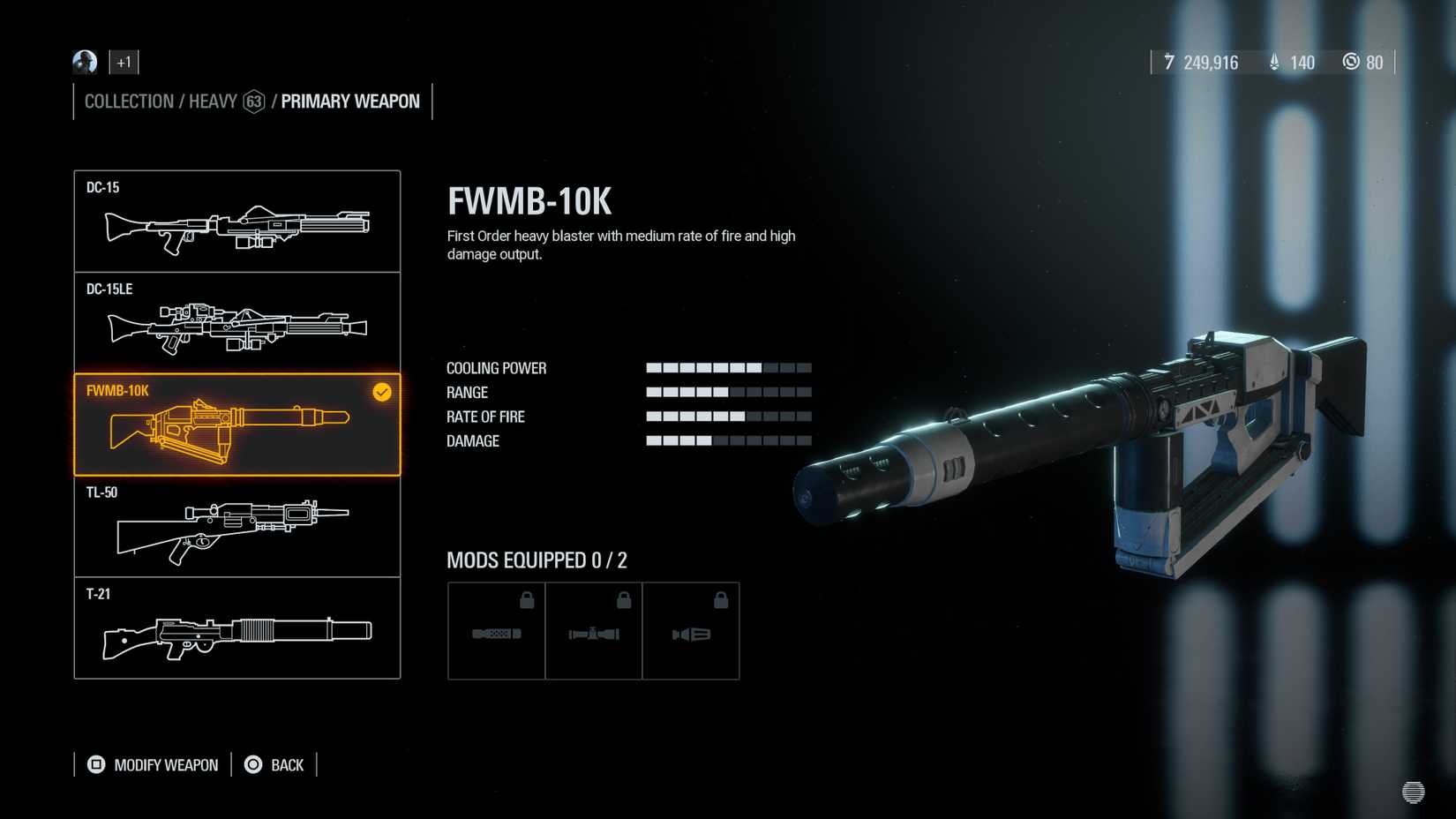Switch to the COLLECTION breadcrumb tab
The height and width of the screenshot is (819, 1456).
click(128, 101)
